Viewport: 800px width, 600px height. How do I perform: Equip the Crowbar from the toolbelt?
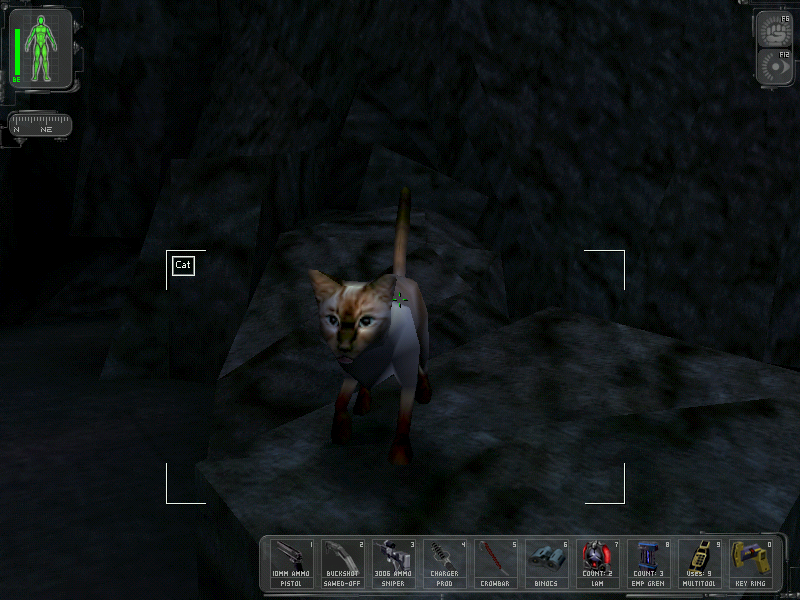click(497, 564)
